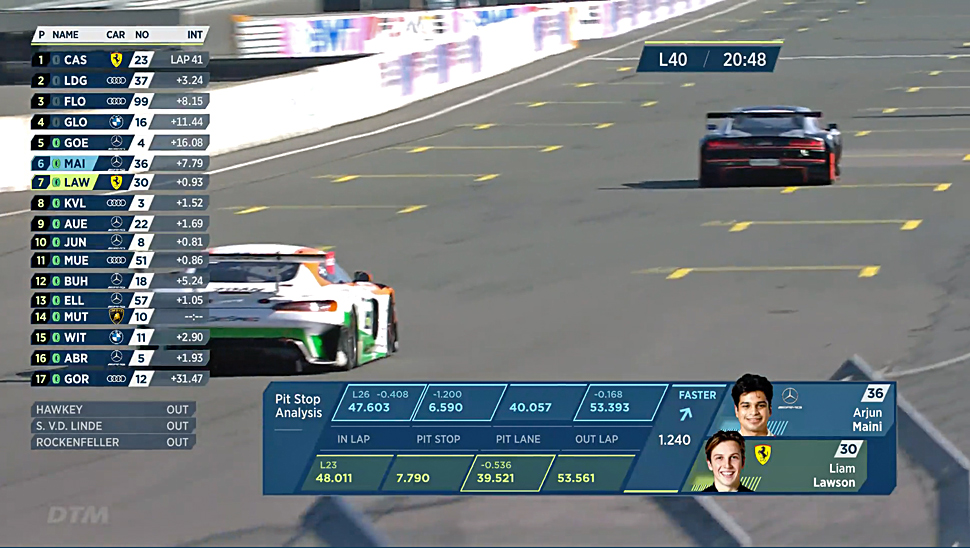Select ROCKENFELLER in the OUT list
The width and height of the screenshot is (970, 548).
113,442
